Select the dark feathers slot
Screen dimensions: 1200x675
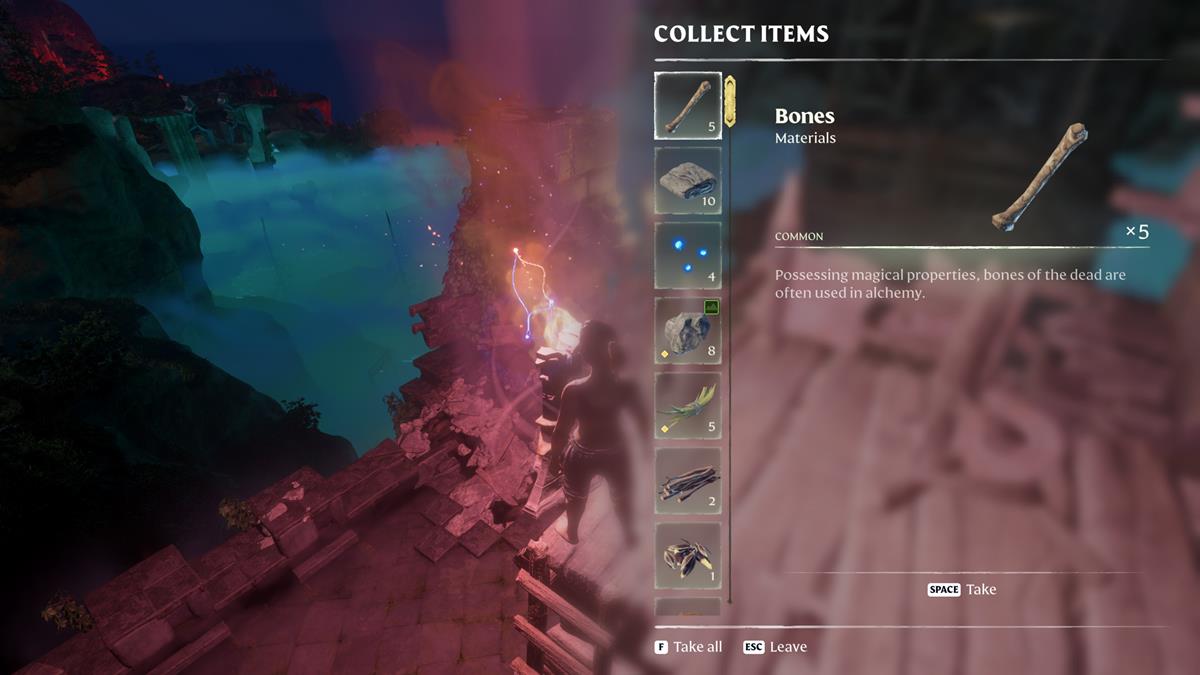click(687, 555)
